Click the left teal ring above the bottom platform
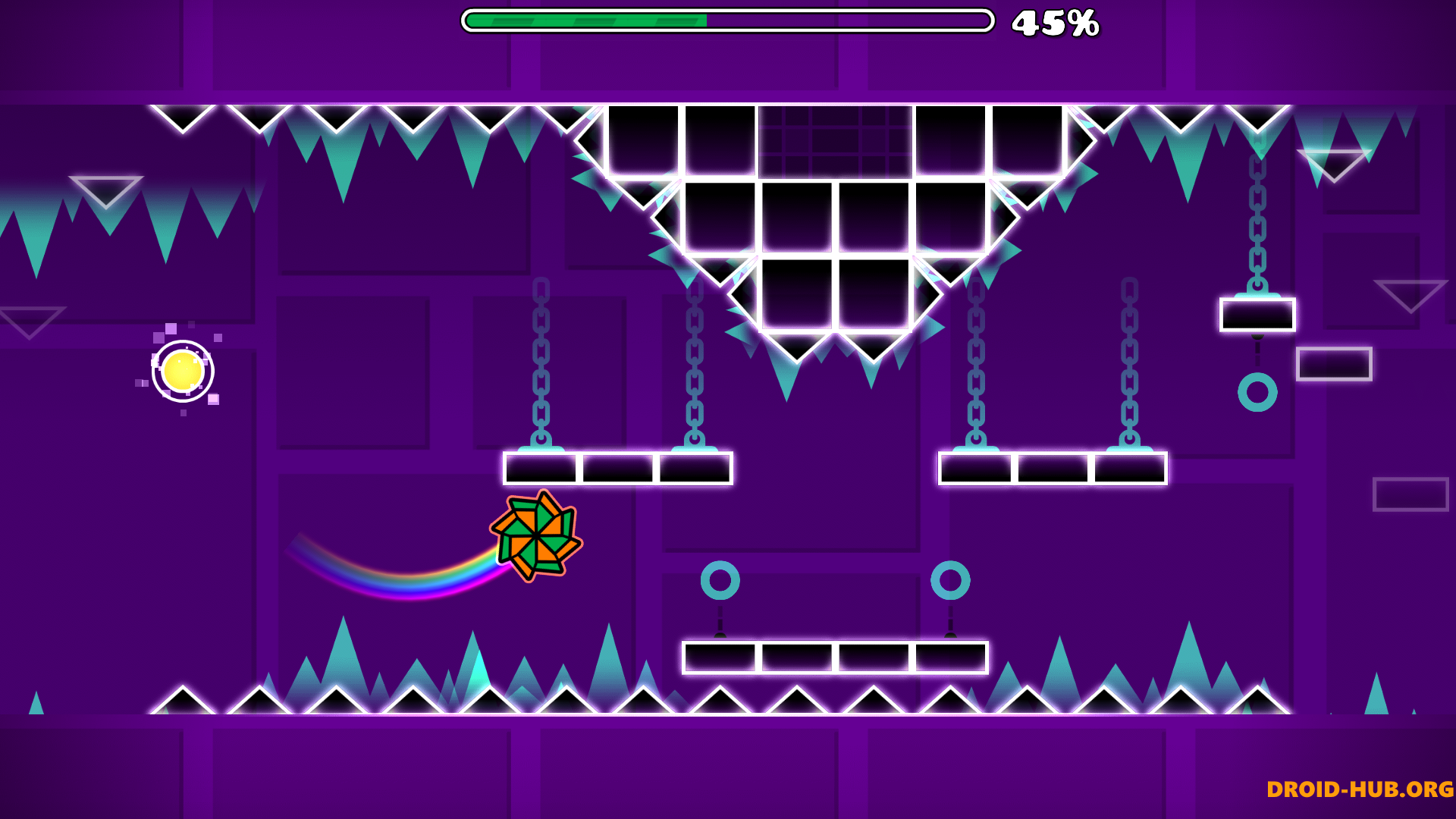 720,580
